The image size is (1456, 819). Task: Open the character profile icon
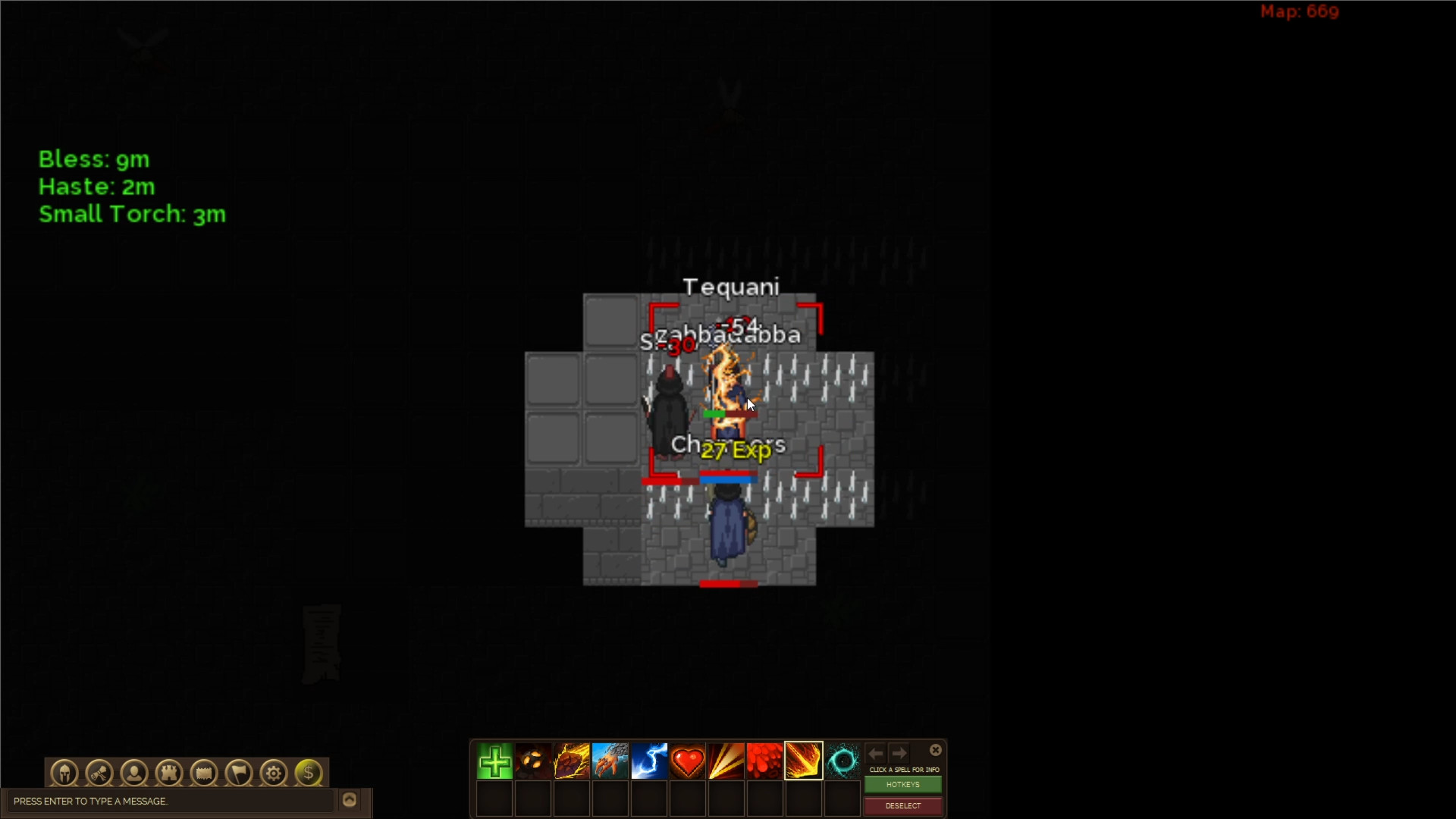coord(134,773)
